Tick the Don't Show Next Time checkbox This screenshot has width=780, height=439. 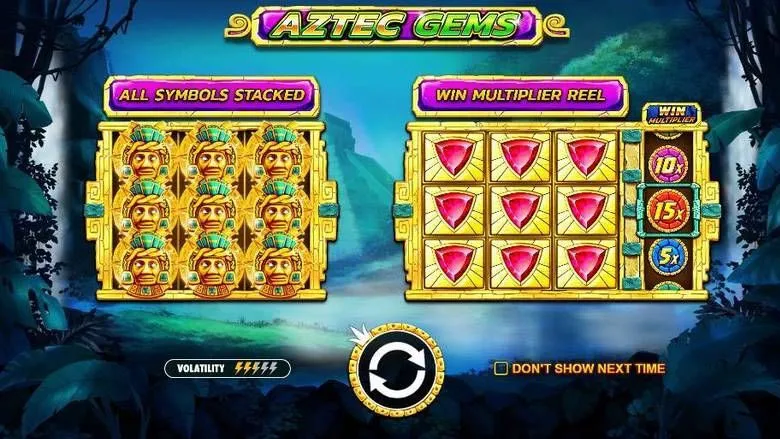tap(501, 369)
